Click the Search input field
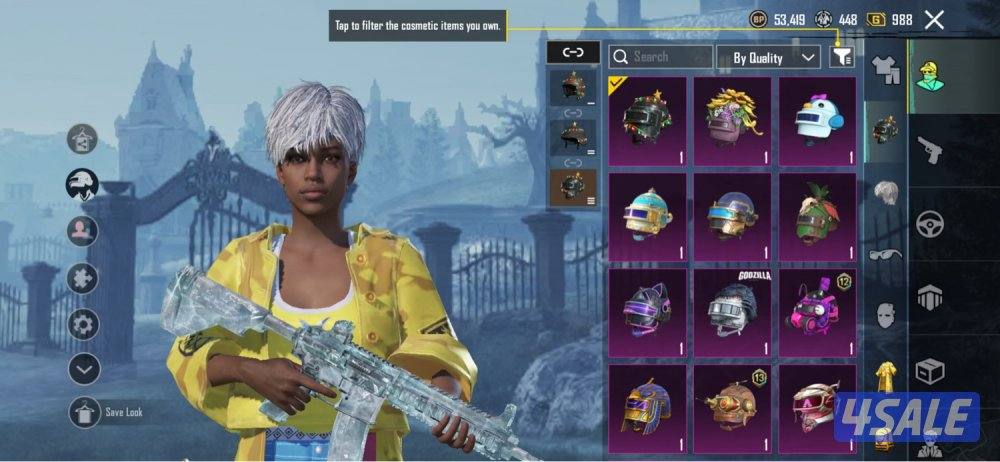The image size is (1000, 462). click(x=661, y=57)
